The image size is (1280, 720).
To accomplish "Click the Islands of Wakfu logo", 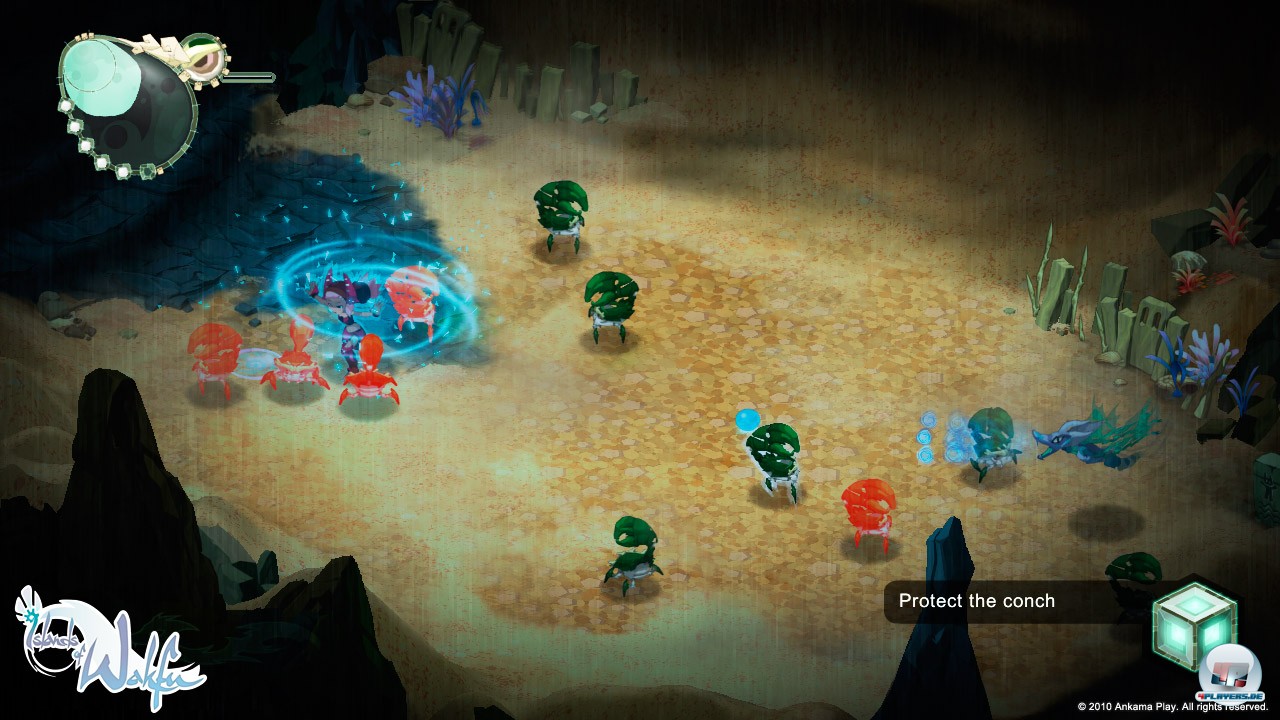I will (x=108, y=647).
